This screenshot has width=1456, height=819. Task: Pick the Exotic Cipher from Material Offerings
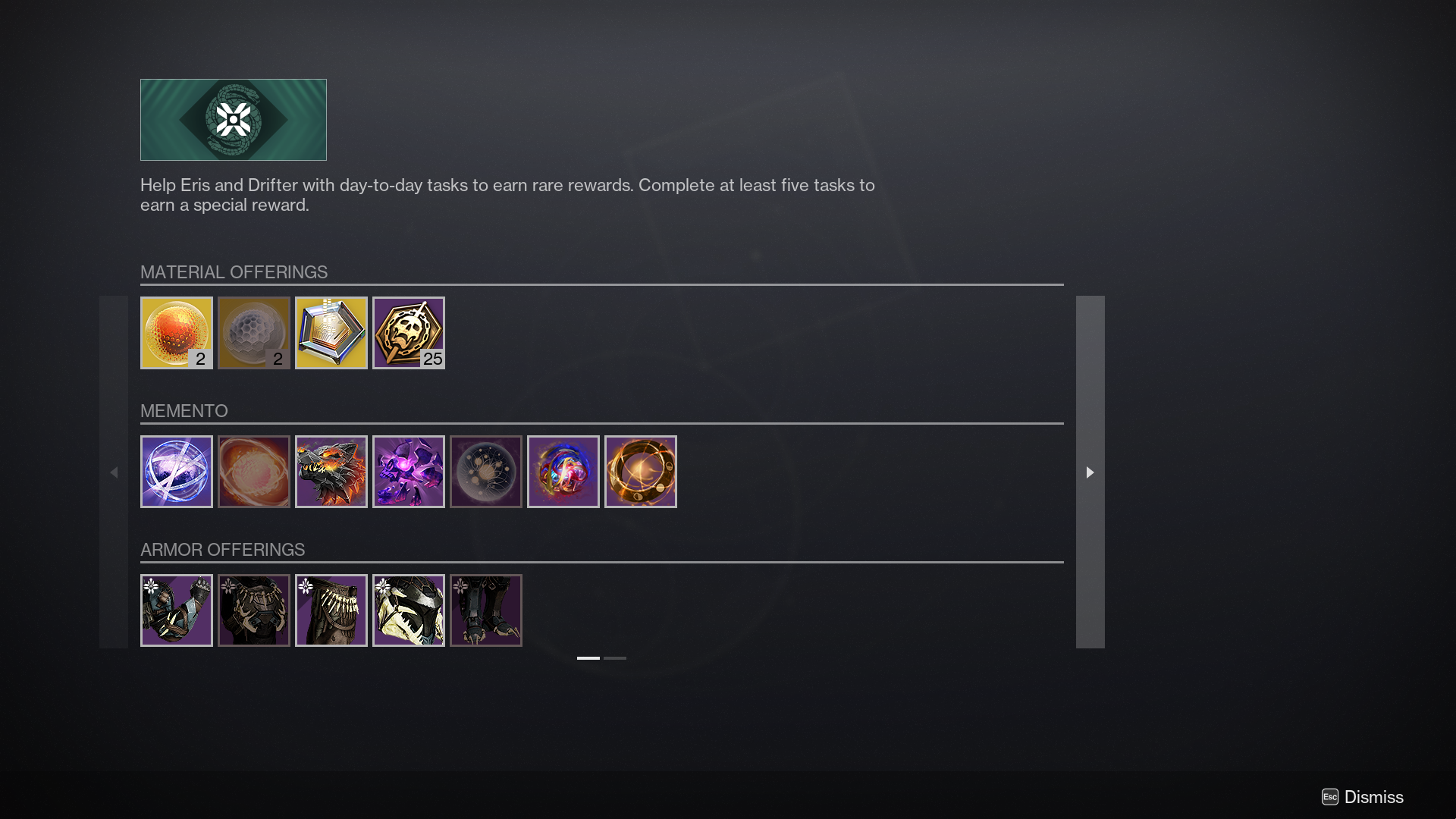(x=331, y=332)
